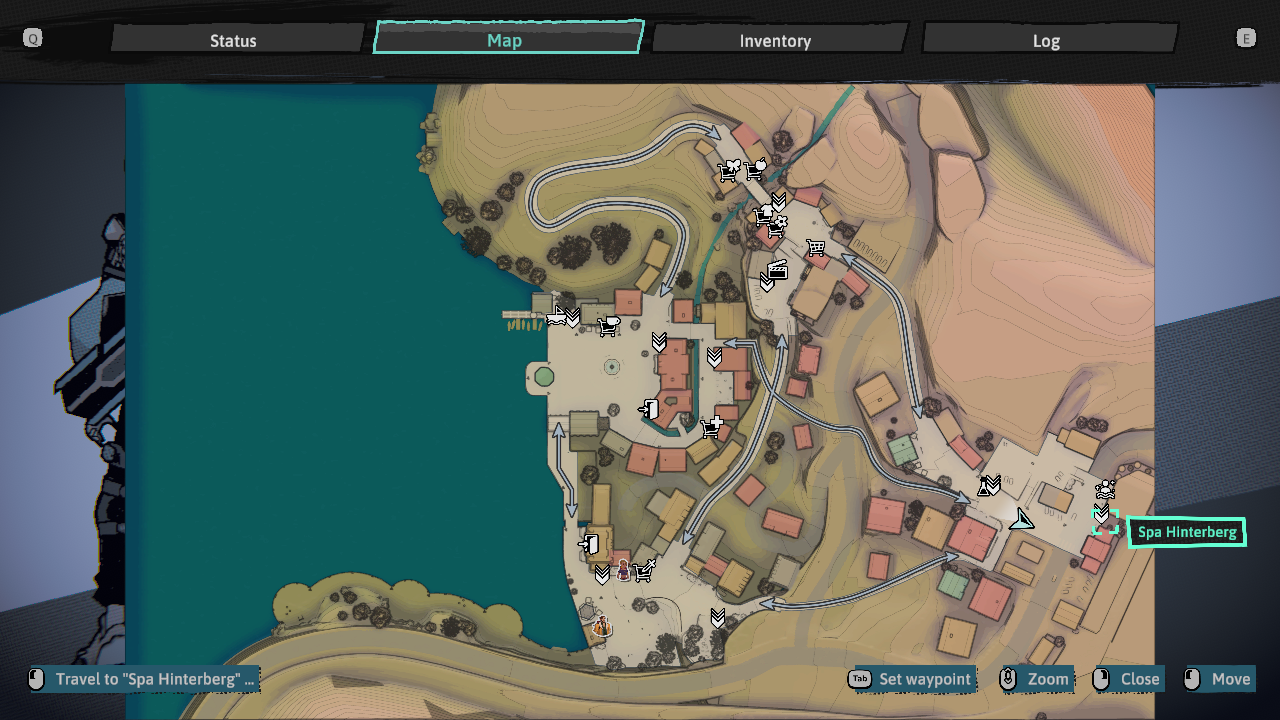This screenshot has height=720, width=1280.
Task: Pick the shop marker with an apple
Action: point(757,170)
